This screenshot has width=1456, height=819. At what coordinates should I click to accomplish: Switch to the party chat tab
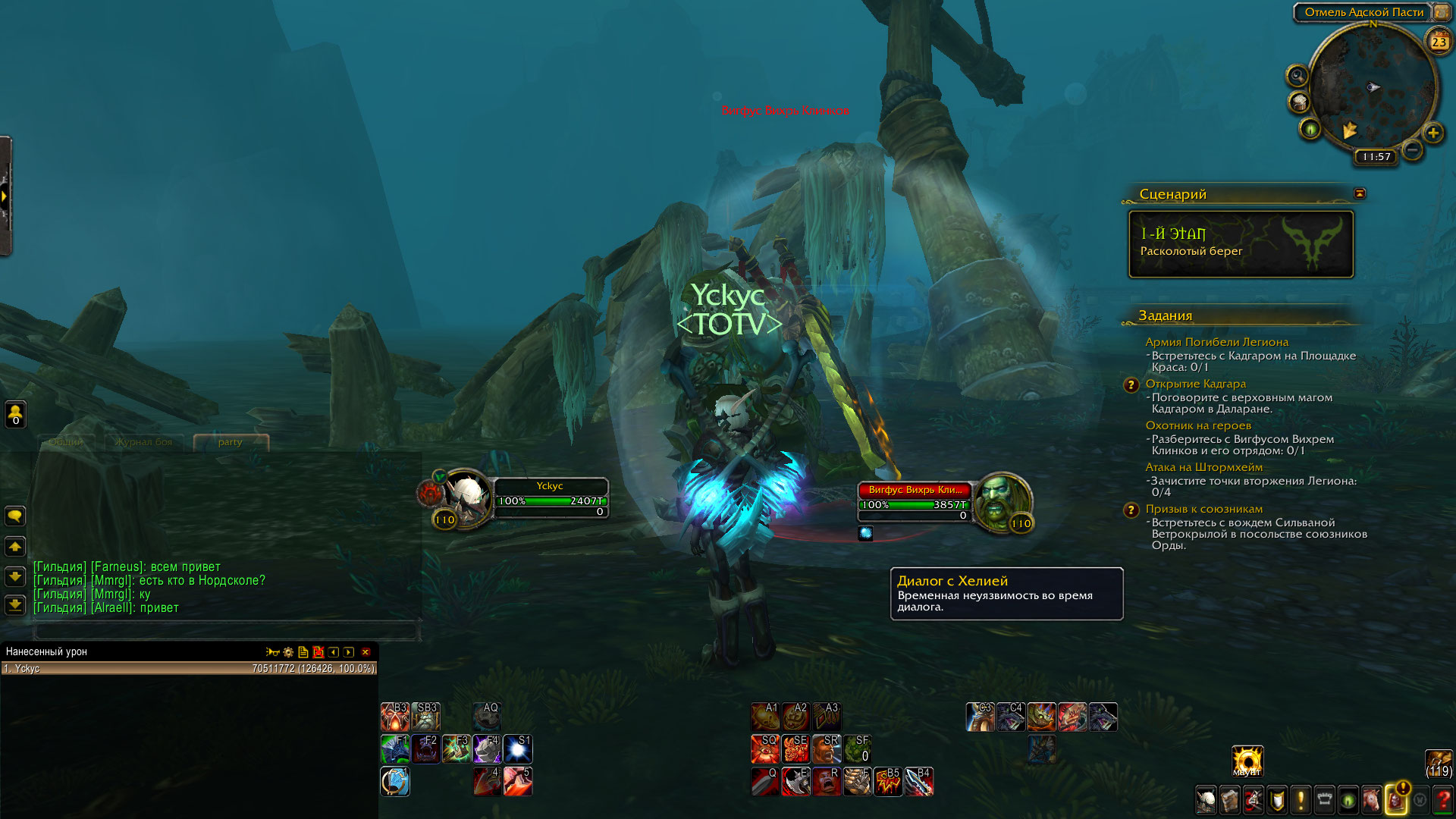[231, 442]
